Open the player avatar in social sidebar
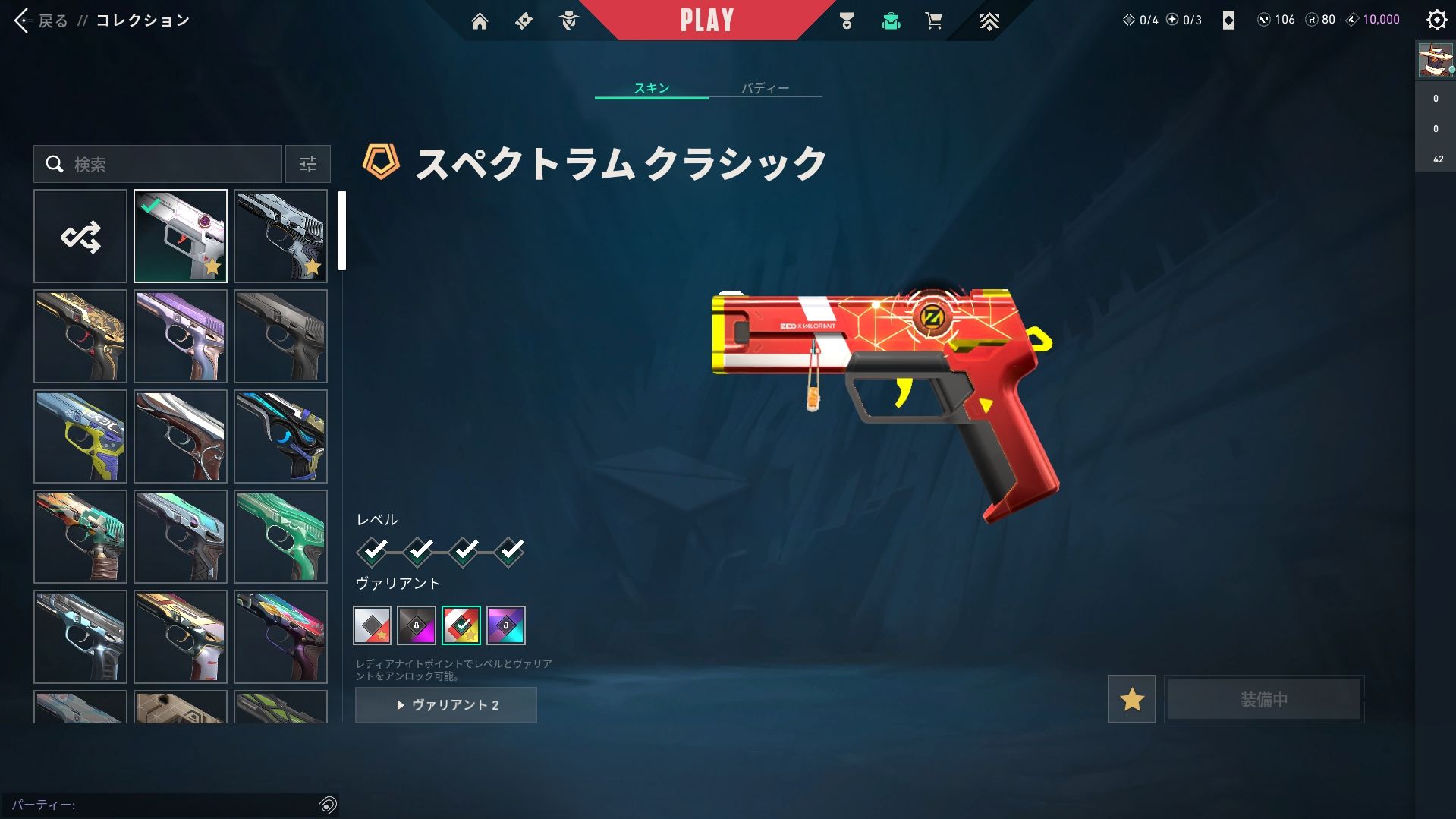 click(1435, 61)
